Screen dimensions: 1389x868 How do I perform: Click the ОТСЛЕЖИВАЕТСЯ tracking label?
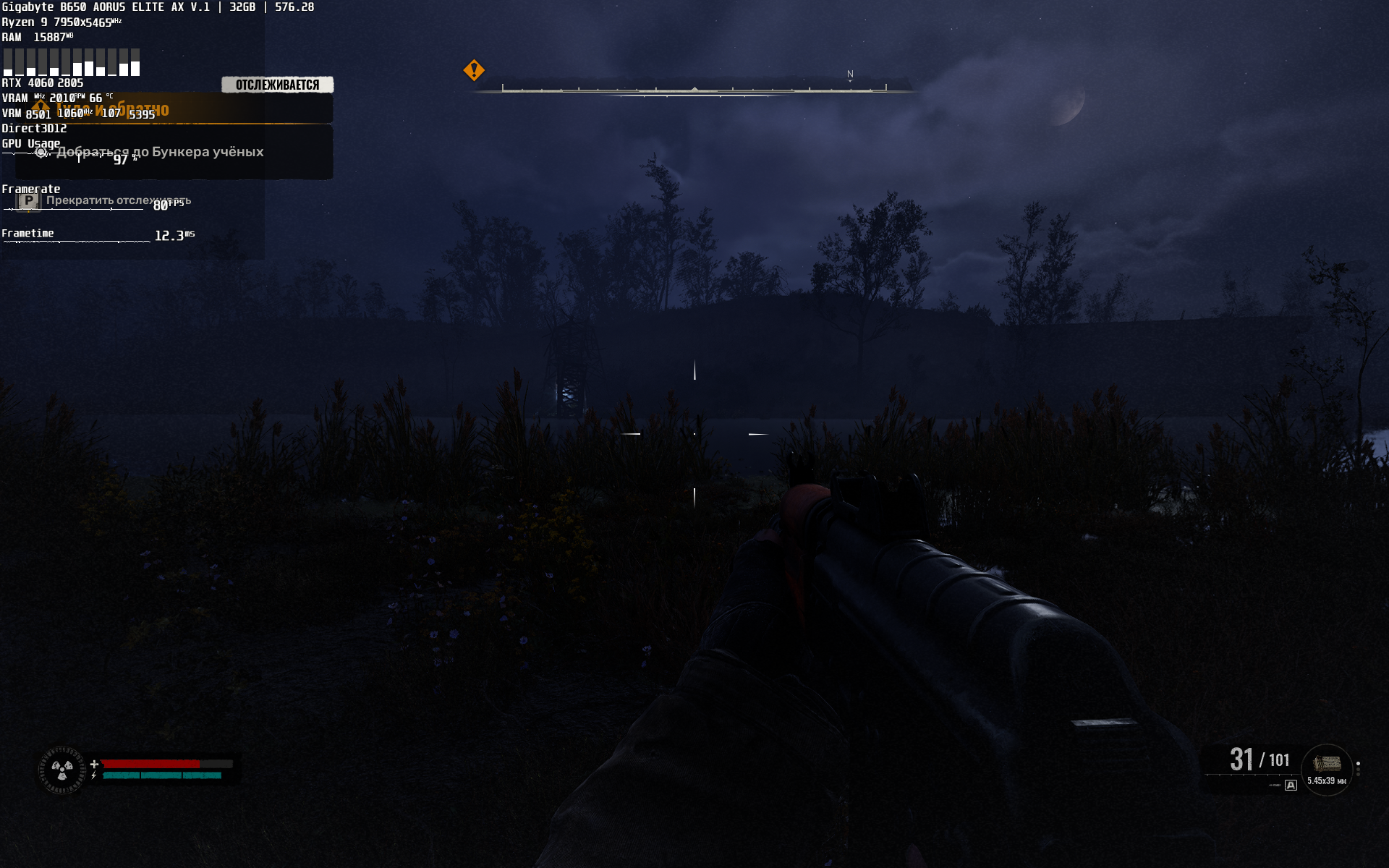pyautogui.click(x=277, y=85)
